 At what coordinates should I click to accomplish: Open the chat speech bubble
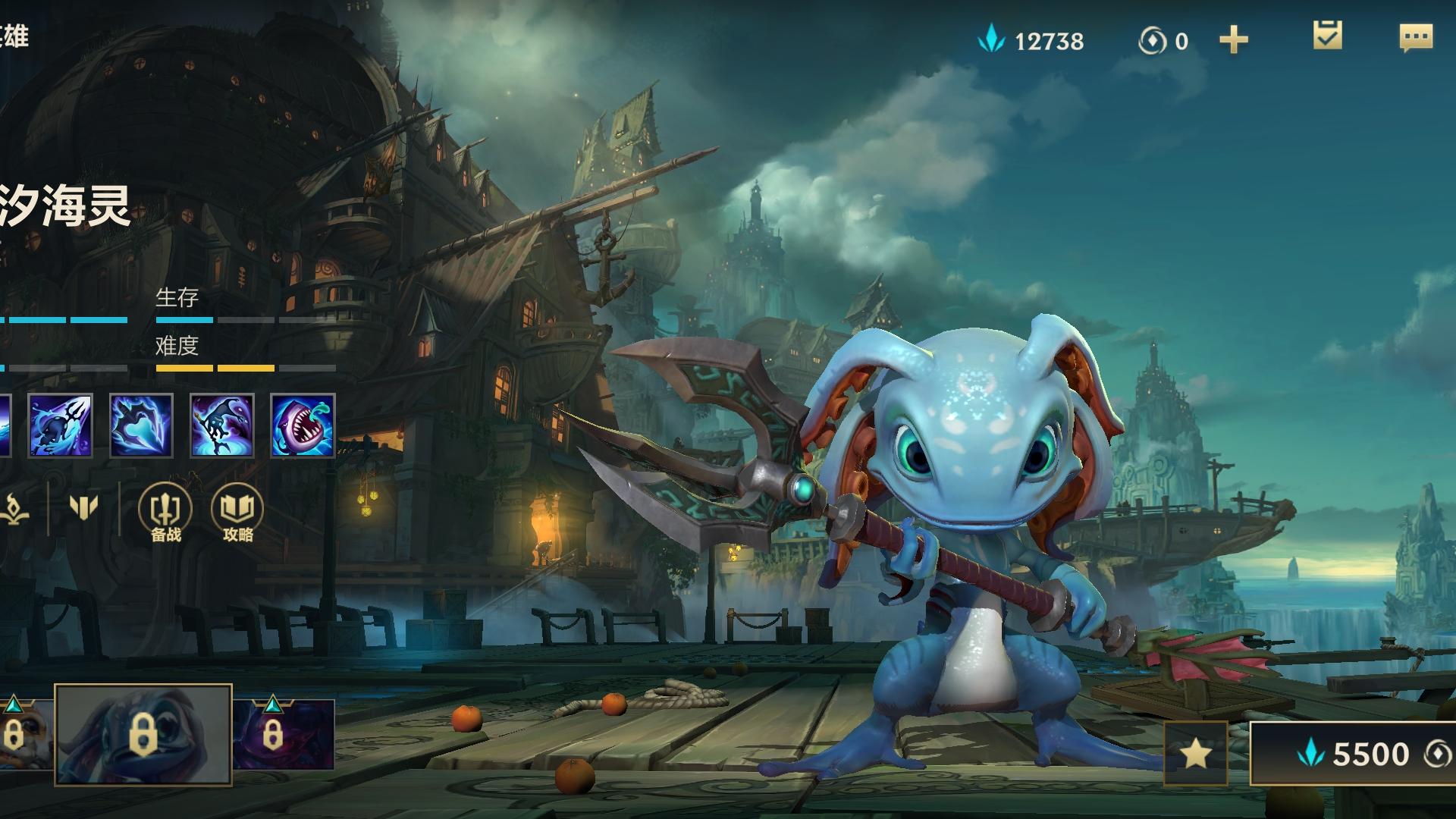click(x=1415, y=38)
